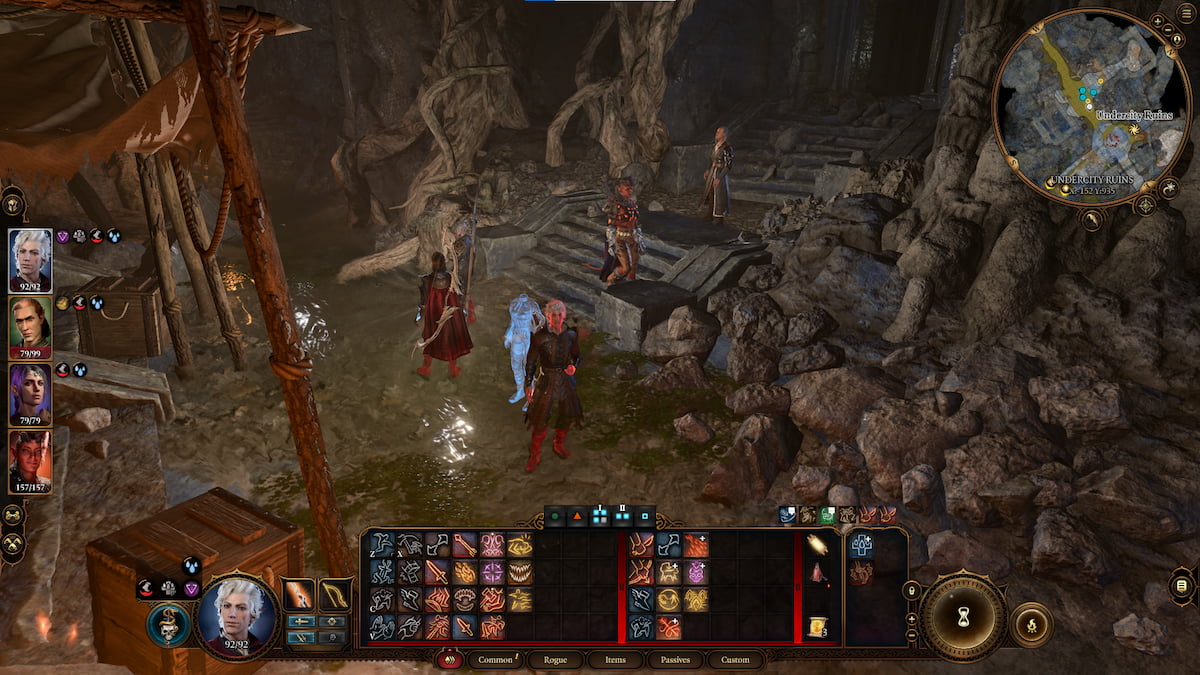This screenshot has height=675, width=1200.
Task: Select the white-haired elf party portrait
Action: (30, 260)
